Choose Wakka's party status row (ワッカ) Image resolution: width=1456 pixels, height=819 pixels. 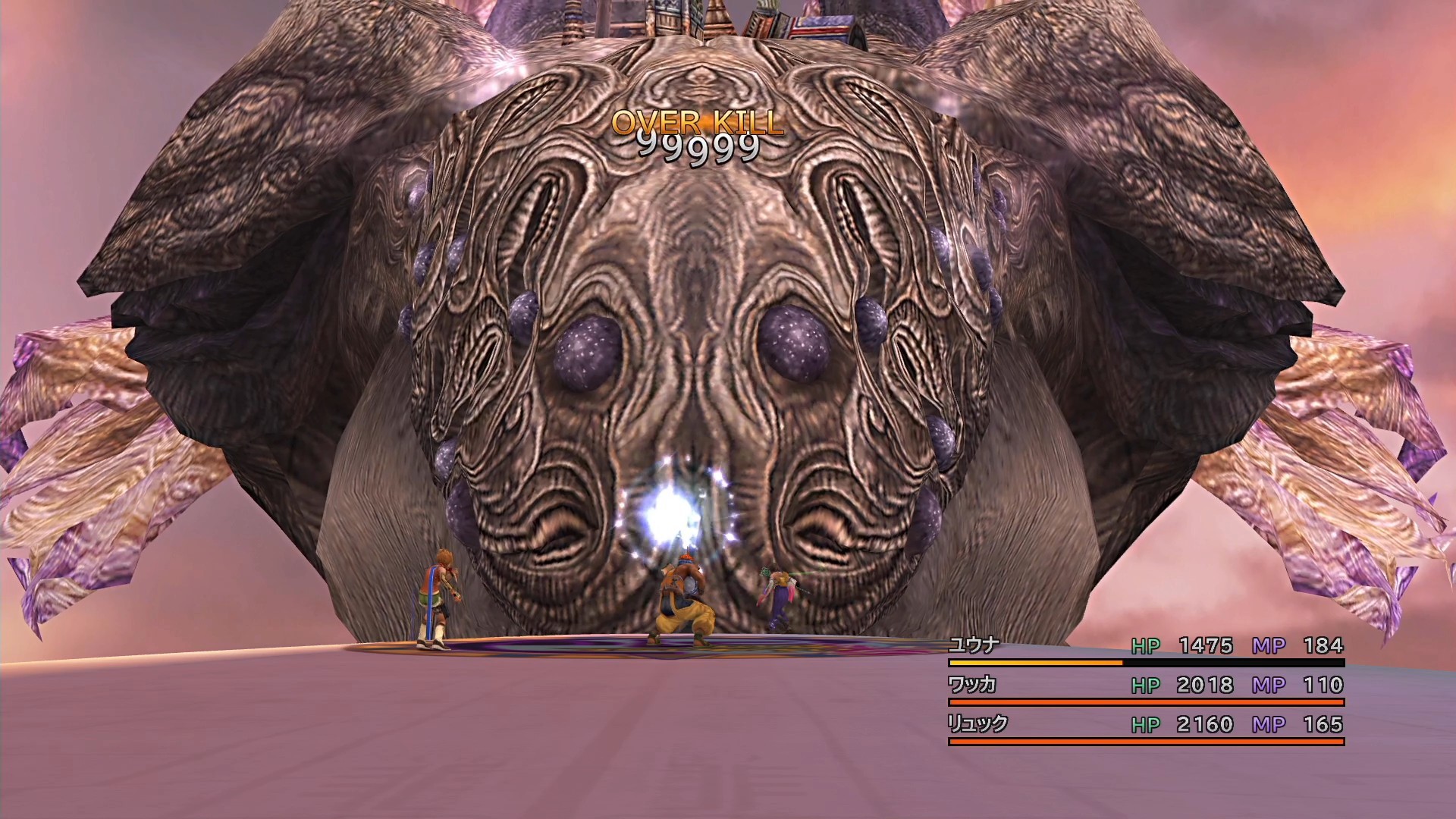pos(1145,686)
